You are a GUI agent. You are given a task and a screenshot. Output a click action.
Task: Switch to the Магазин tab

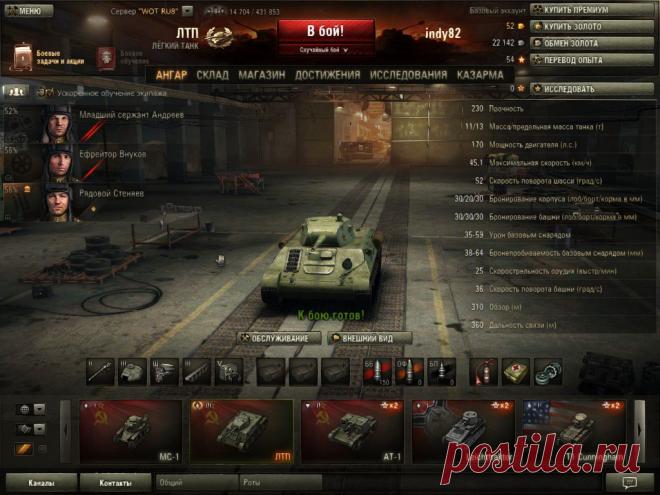coord(261,75)
